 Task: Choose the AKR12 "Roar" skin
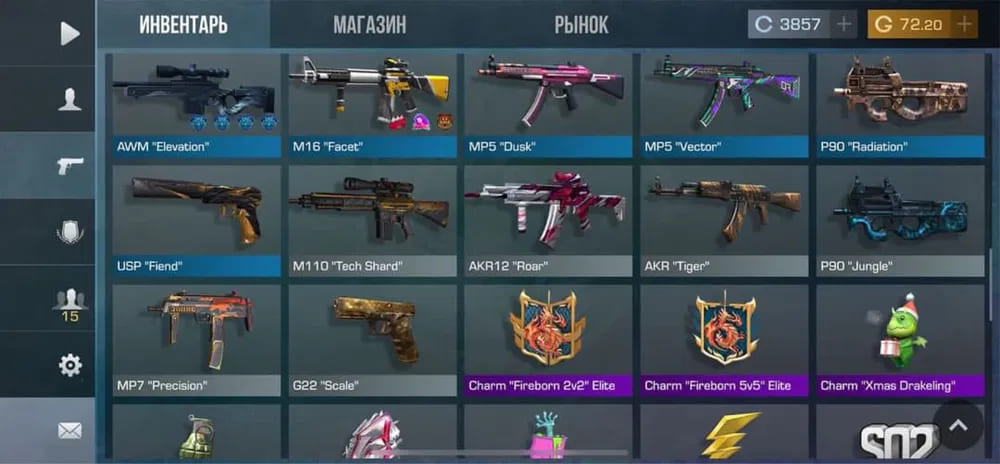pos(548,221)
